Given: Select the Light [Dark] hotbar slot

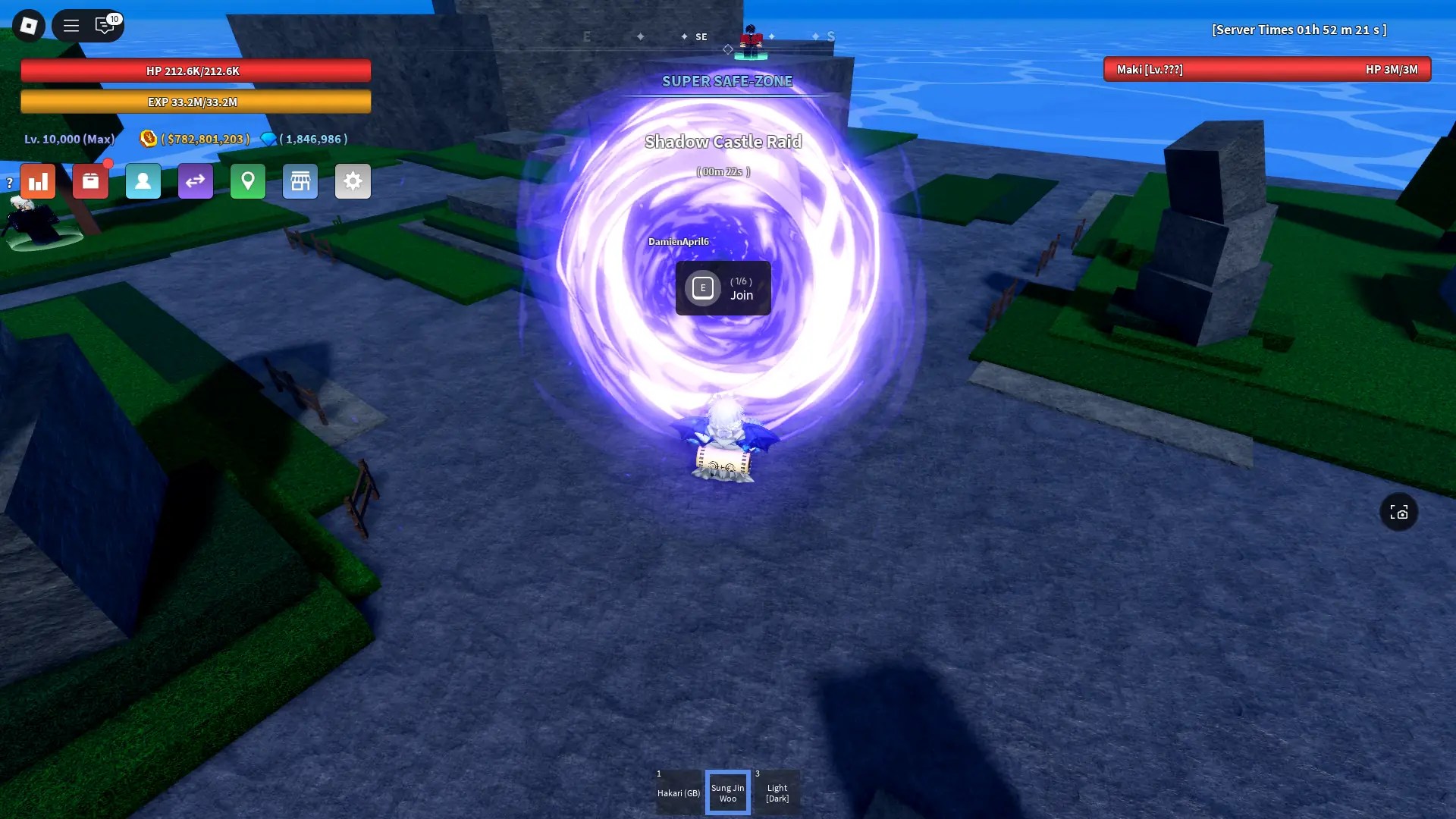Looking at the screenshot, I should tap(777, 792).
